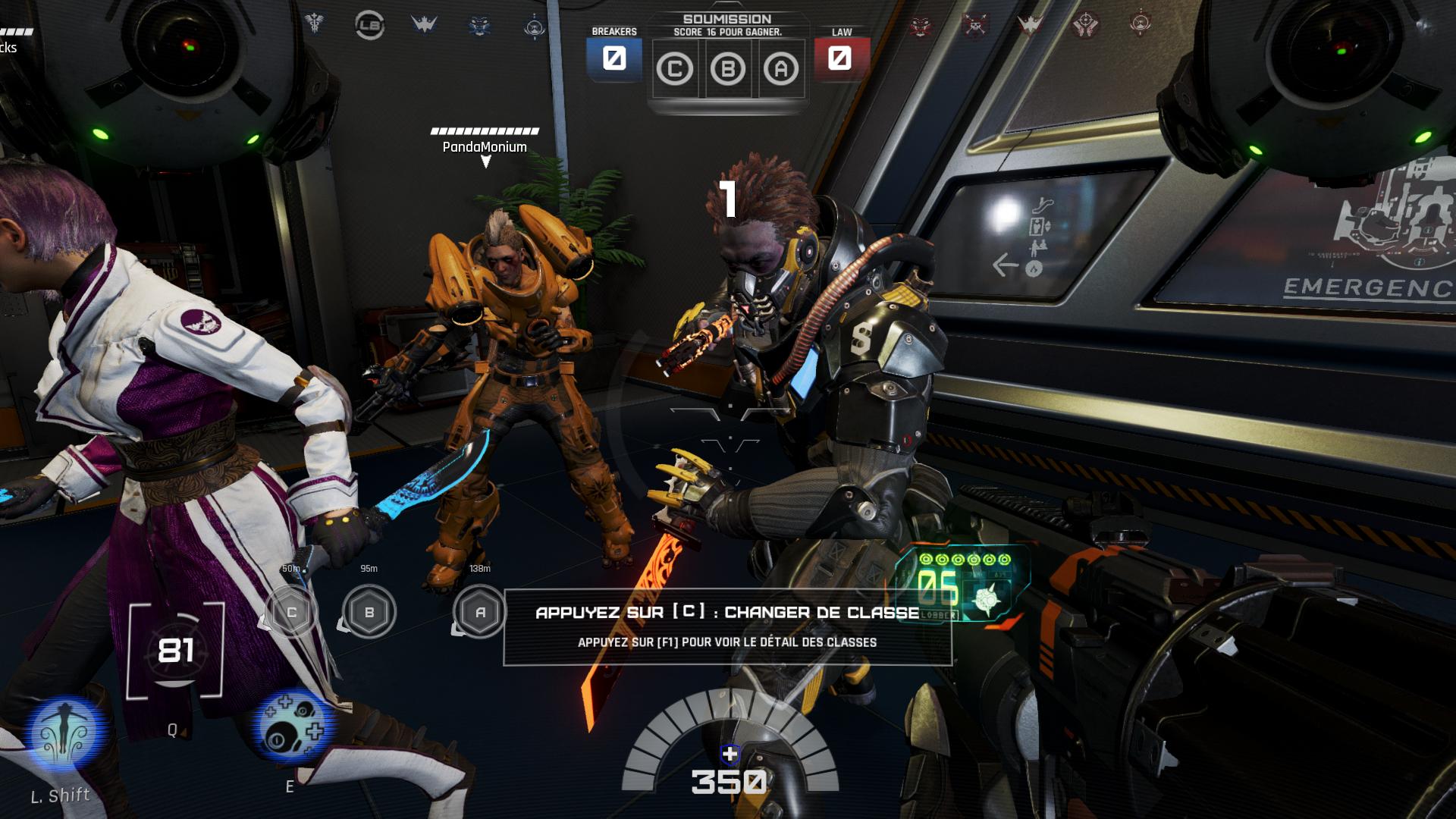Activate the L. Shift floating figure ability

click(x=65, y=734)
